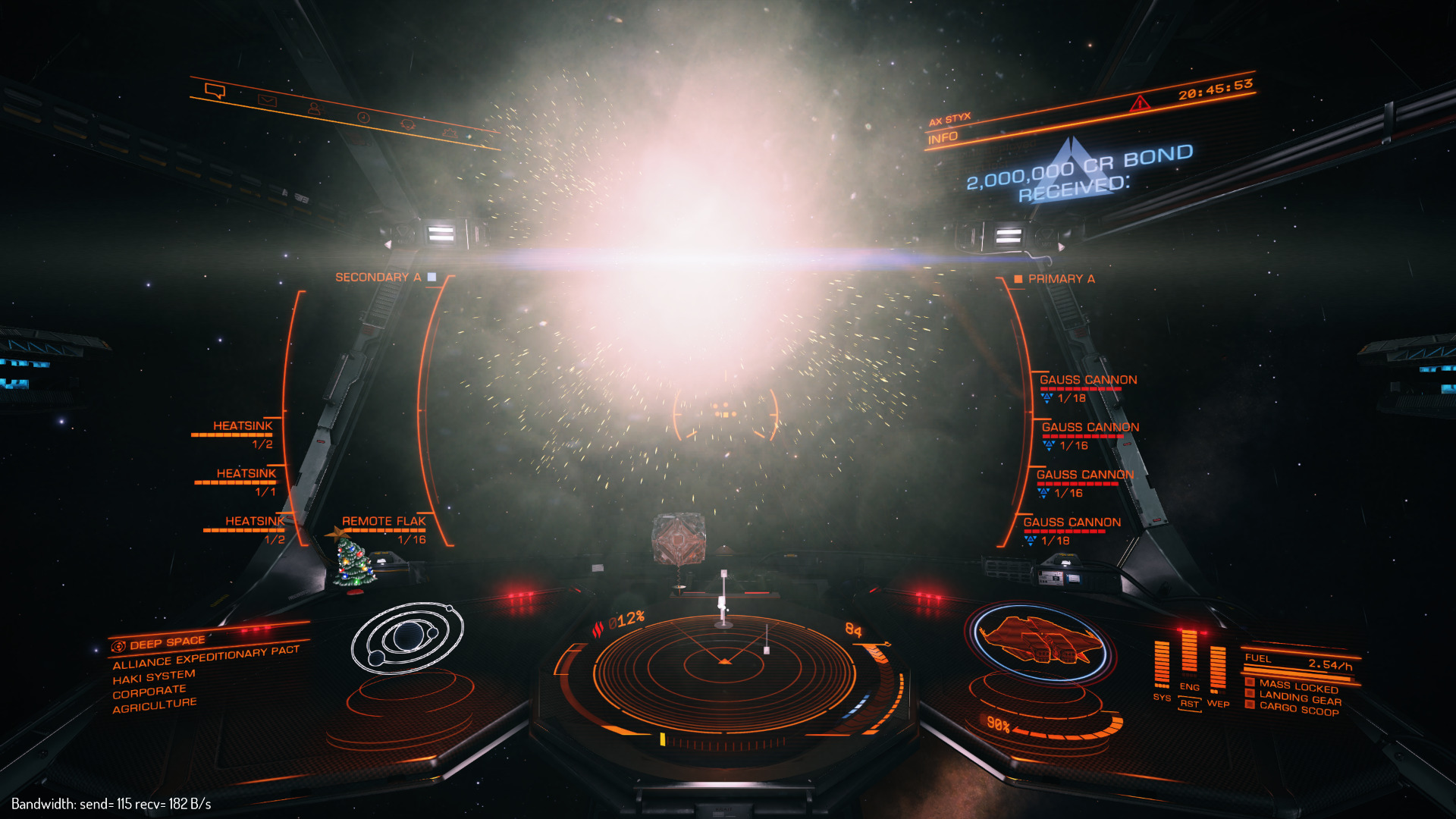Screen dimensions: 1456x819
Task: Select the circular radar scanner
Action: [x=724, y=667]
